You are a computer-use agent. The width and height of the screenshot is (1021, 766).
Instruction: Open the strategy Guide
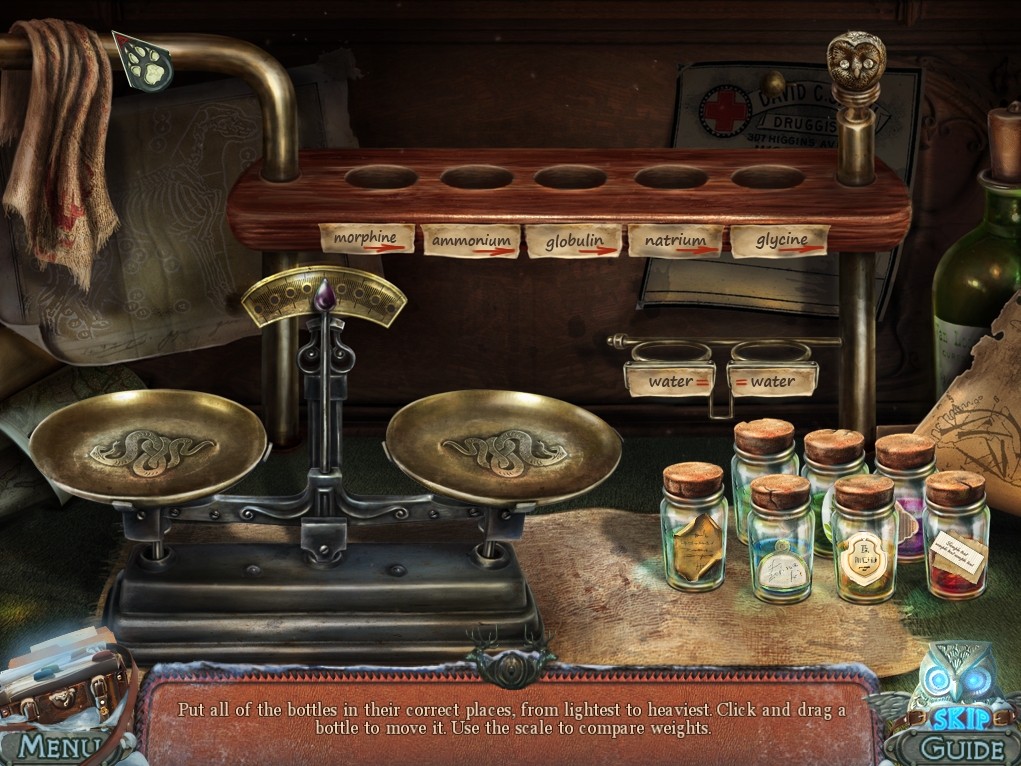(947, 748)
